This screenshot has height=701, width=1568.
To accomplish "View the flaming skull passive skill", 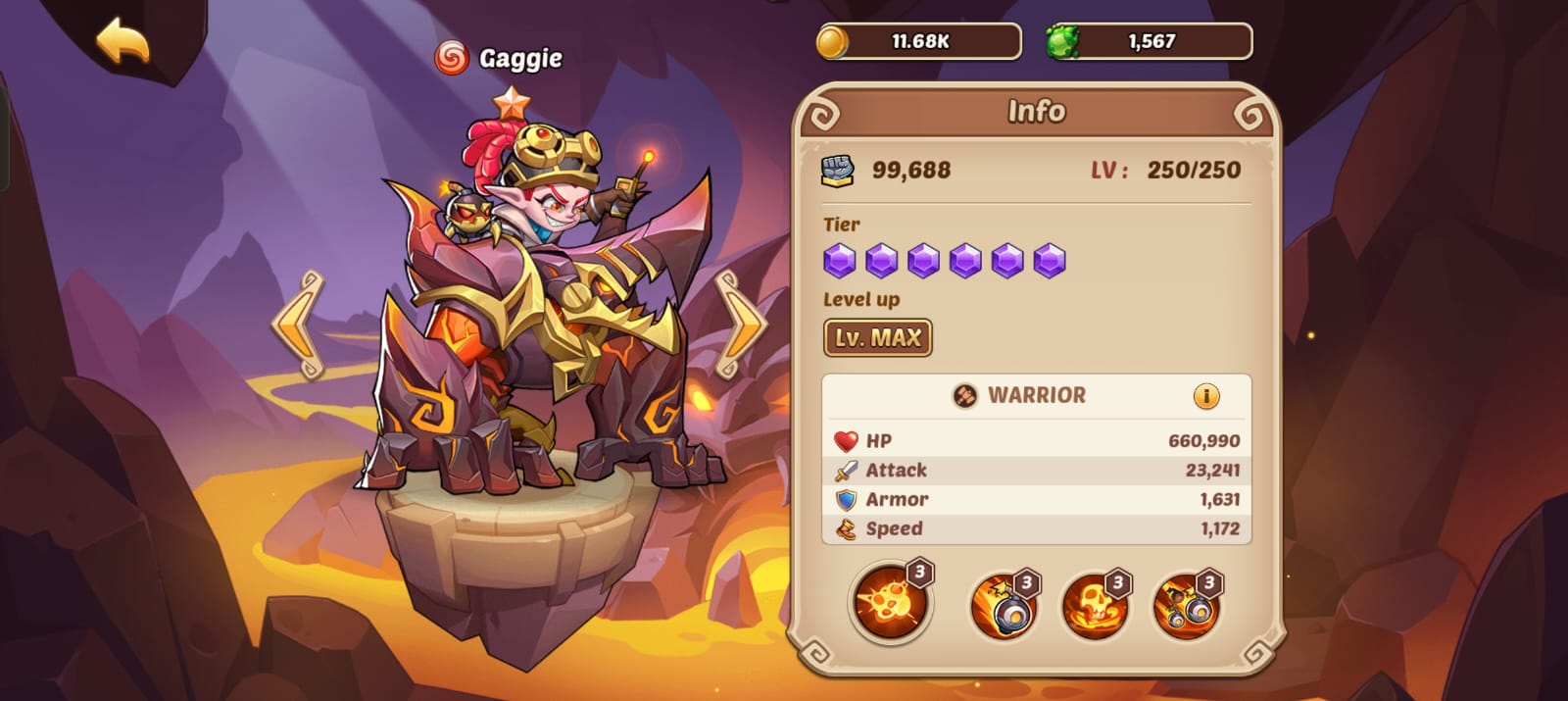I will point(1095,606).
